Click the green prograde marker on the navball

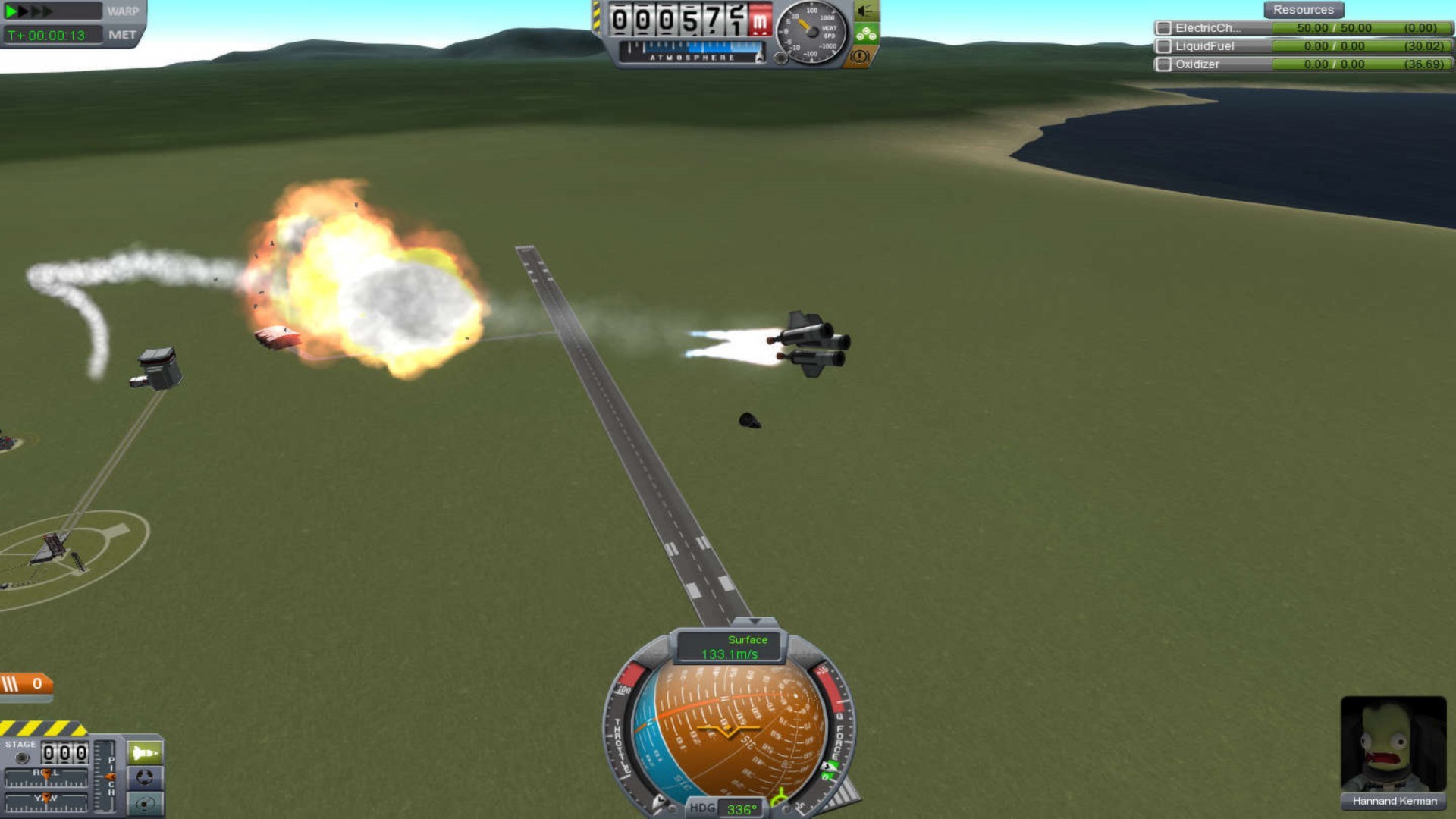[x=780, y=798]
